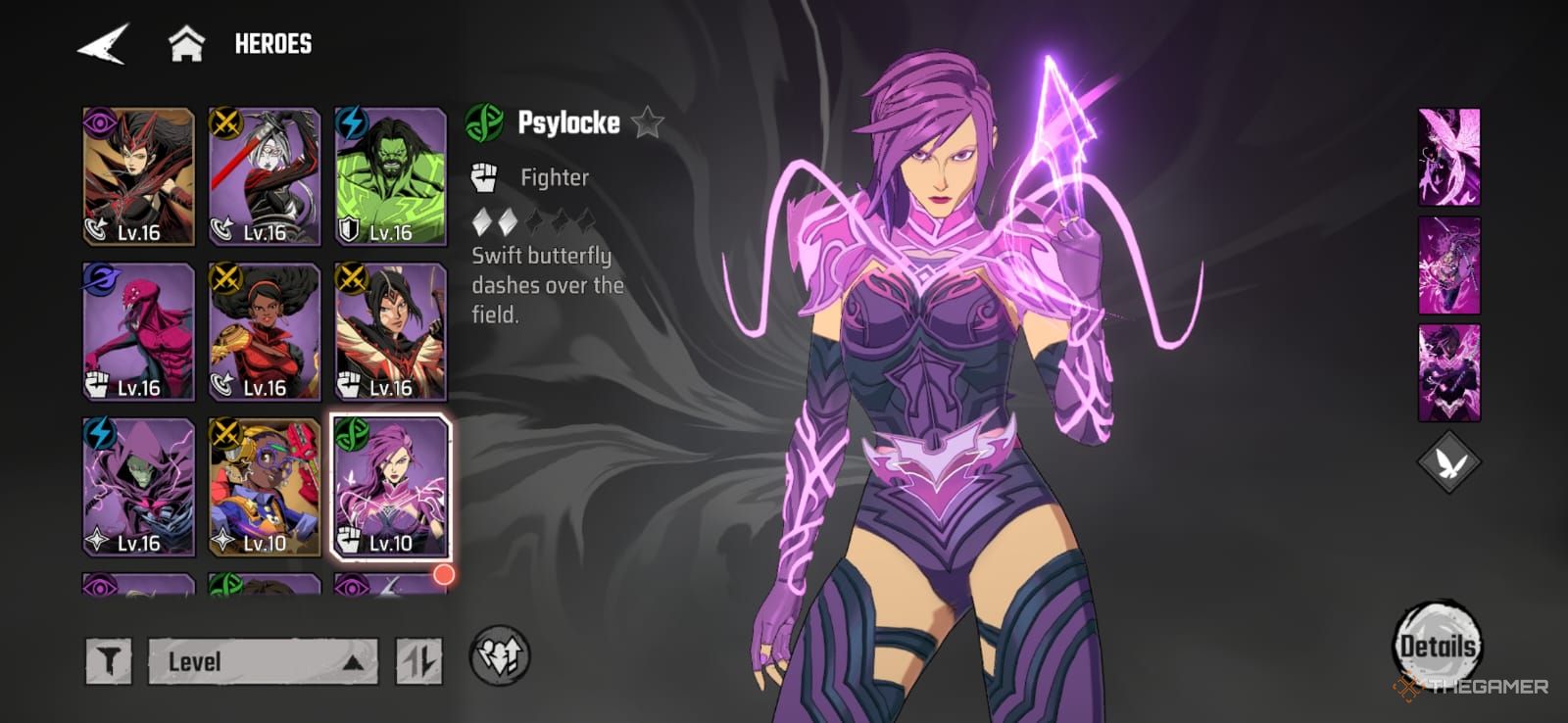View Psylocke's third skill thumbnail

tap(1449, 372)
